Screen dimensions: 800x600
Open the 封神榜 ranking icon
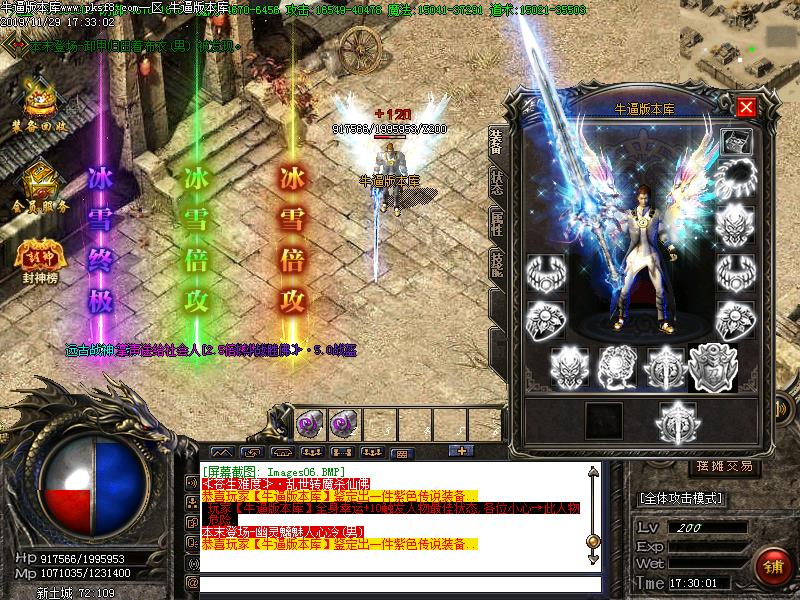click(x=39, y=258)
